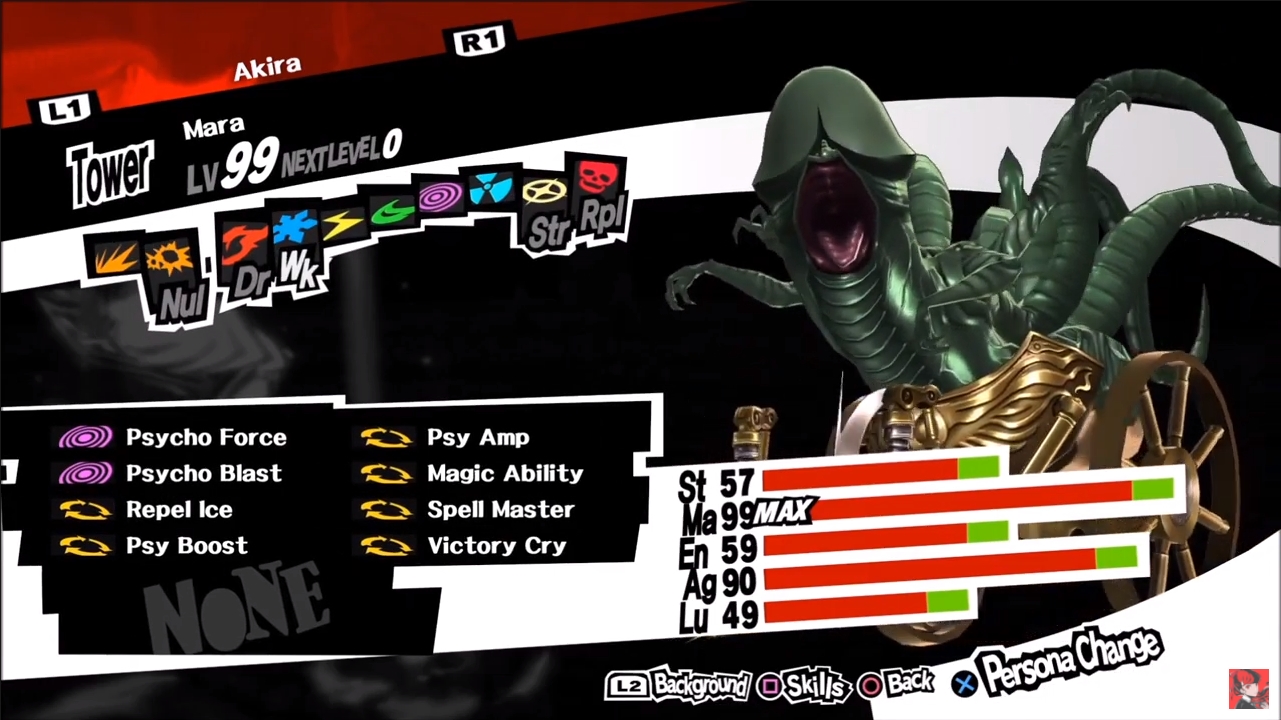Screen dimensions: 1281x720
Task: Select the Repel Ice skill entry
Action: 179,509
